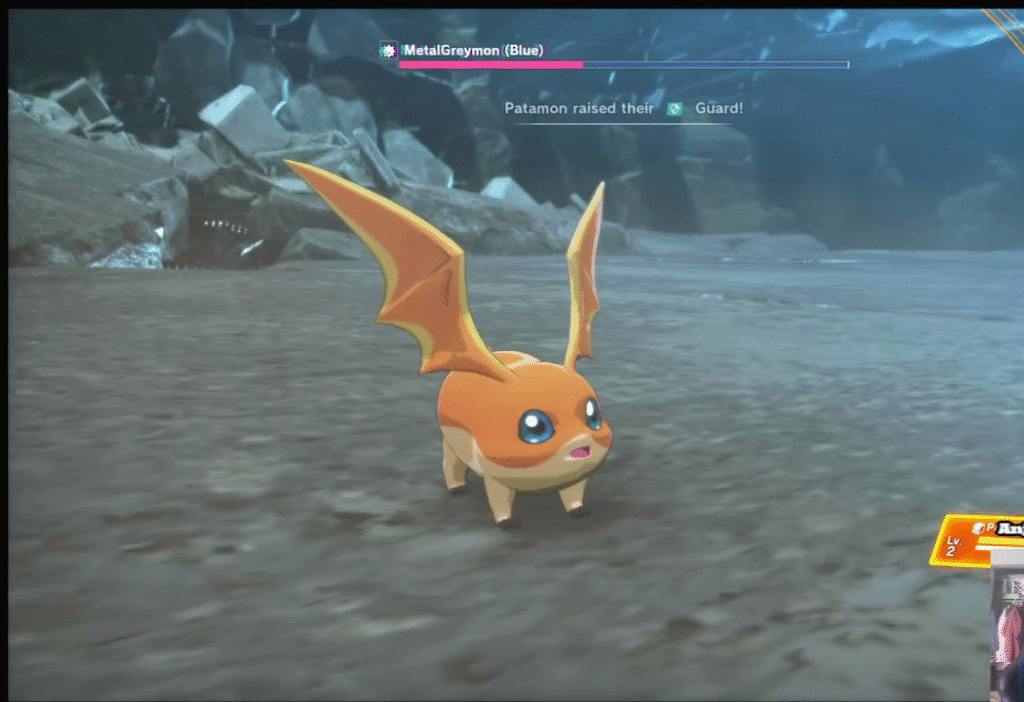Viewport: 1024px width, 702px height.
Task: Click the attribute icon beside MetalGreymon (Blue)
Action: point(389,50)
